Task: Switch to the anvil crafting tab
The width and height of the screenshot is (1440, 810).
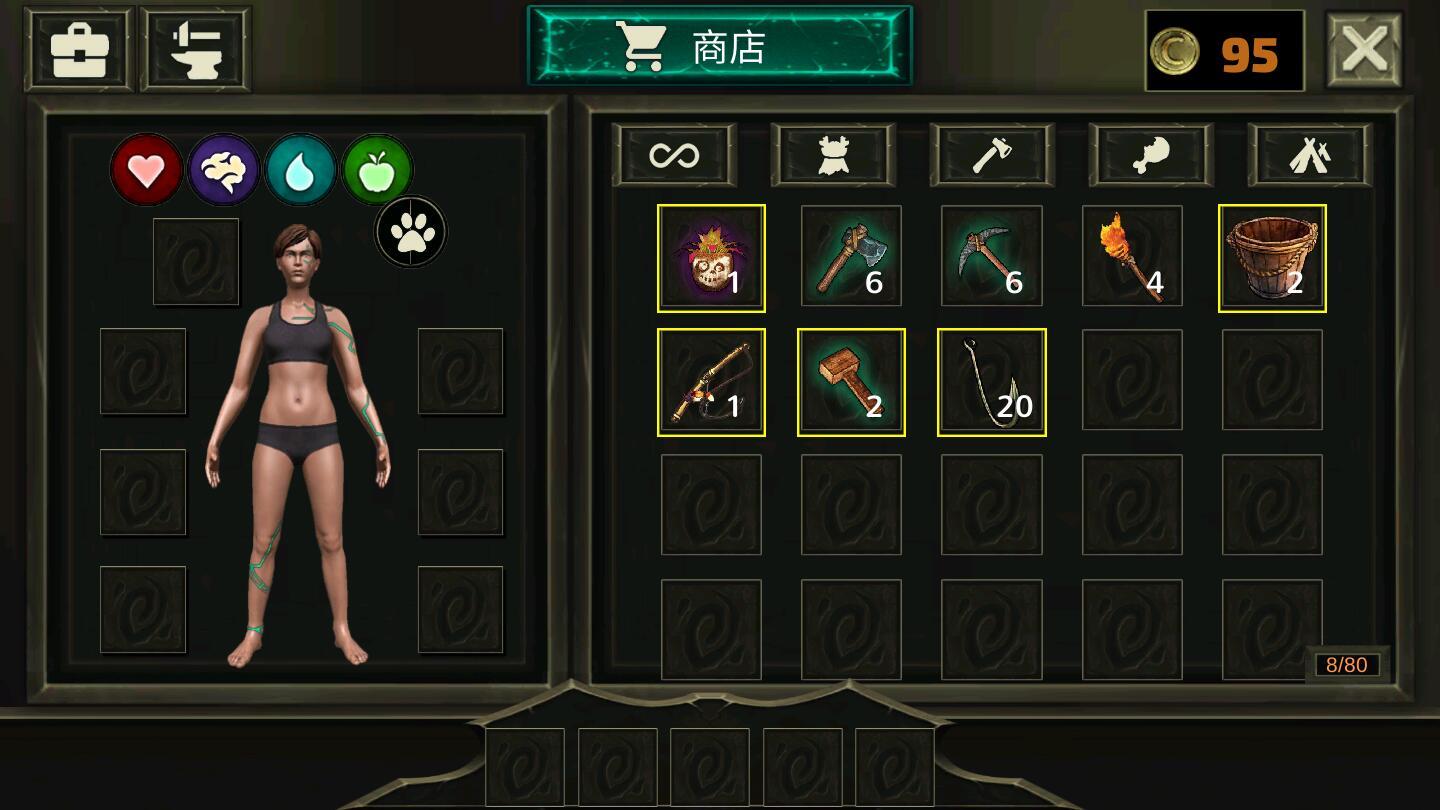Action: [195, 49]
